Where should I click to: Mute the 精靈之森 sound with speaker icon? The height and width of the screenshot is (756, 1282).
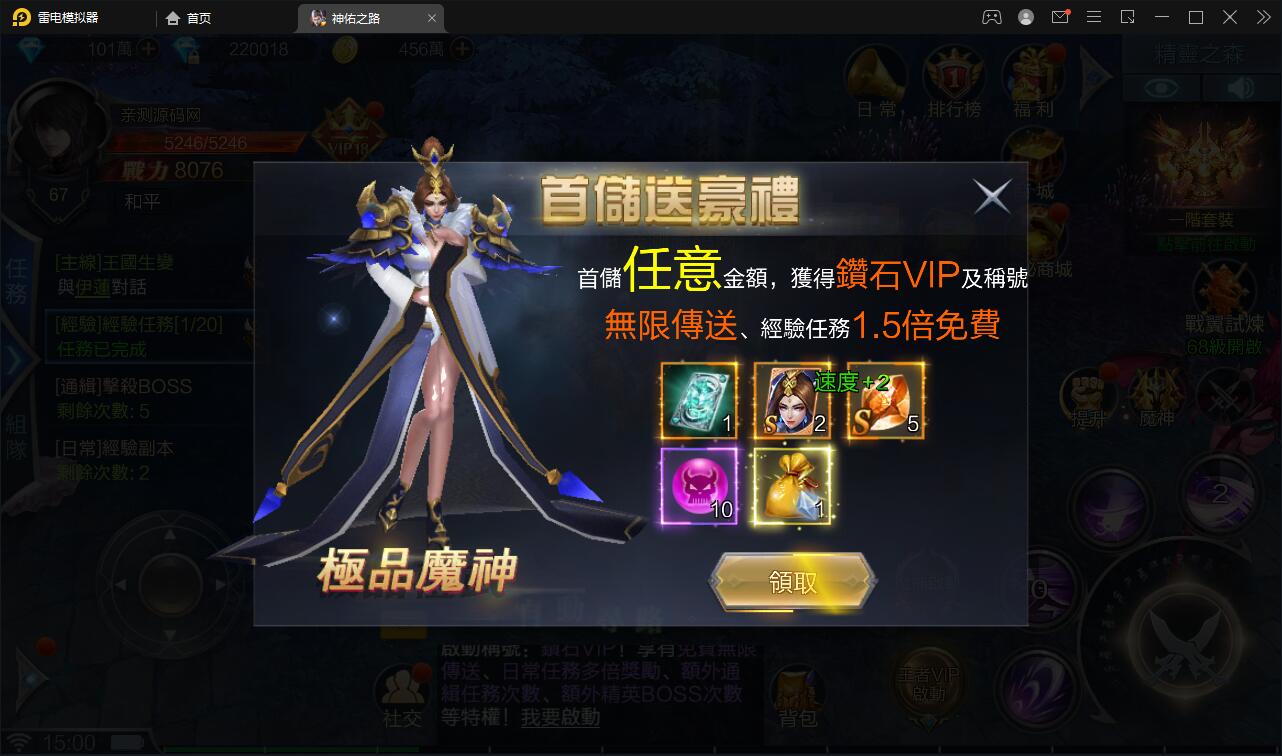pos(1240,87)
